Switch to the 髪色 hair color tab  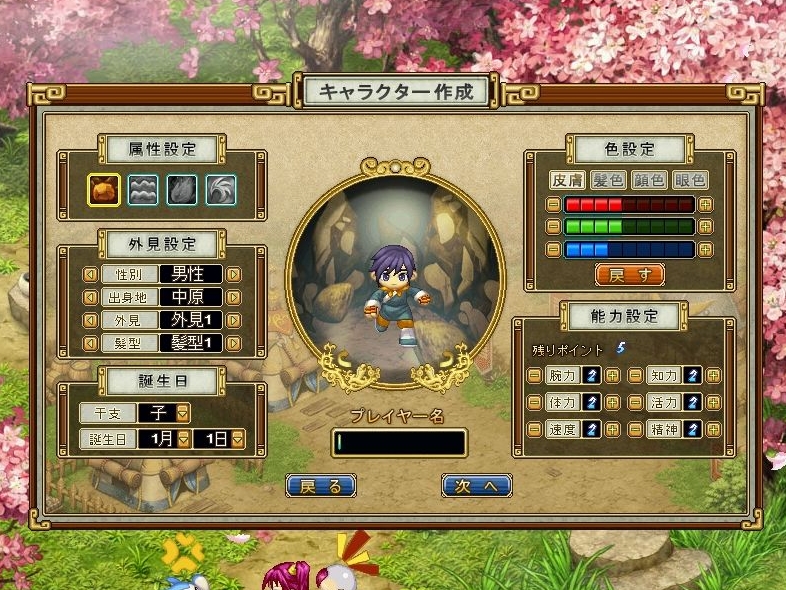pyautogui.click(x=608, y=180)
